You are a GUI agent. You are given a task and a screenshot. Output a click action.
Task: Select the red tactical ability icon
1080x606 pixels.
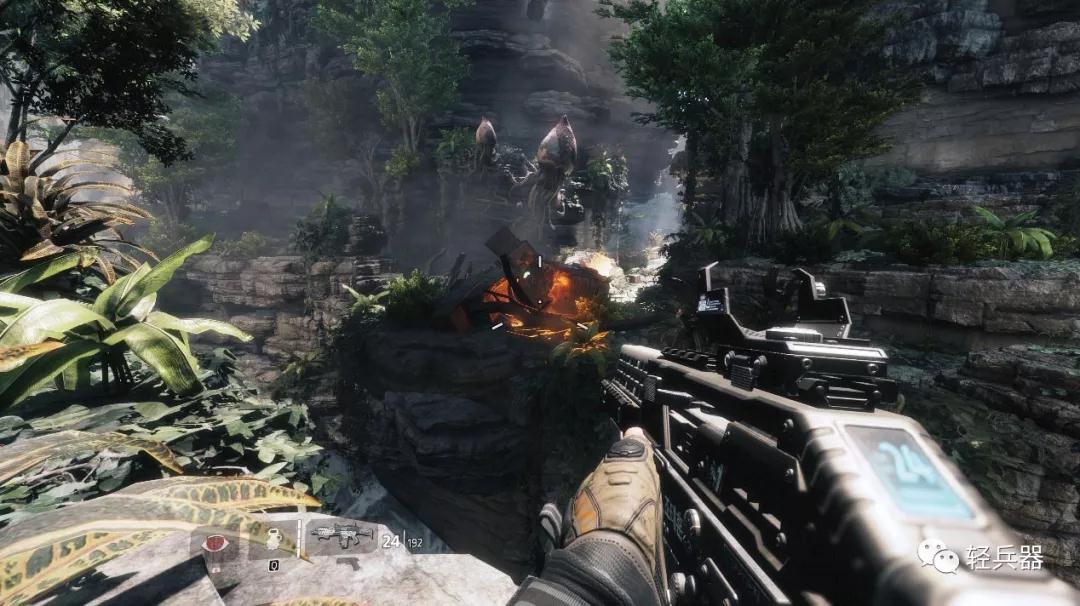coord(216,544)
